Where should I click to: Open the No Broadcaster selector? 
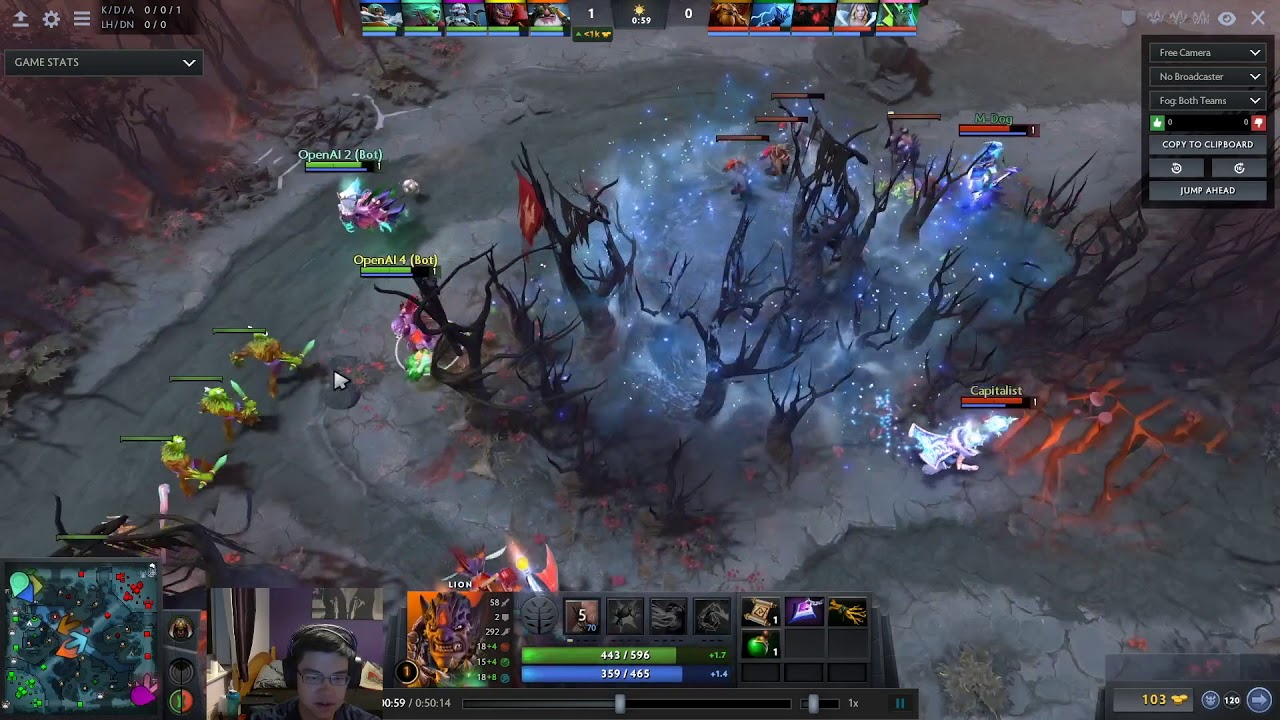click(x=1207, y=76)
